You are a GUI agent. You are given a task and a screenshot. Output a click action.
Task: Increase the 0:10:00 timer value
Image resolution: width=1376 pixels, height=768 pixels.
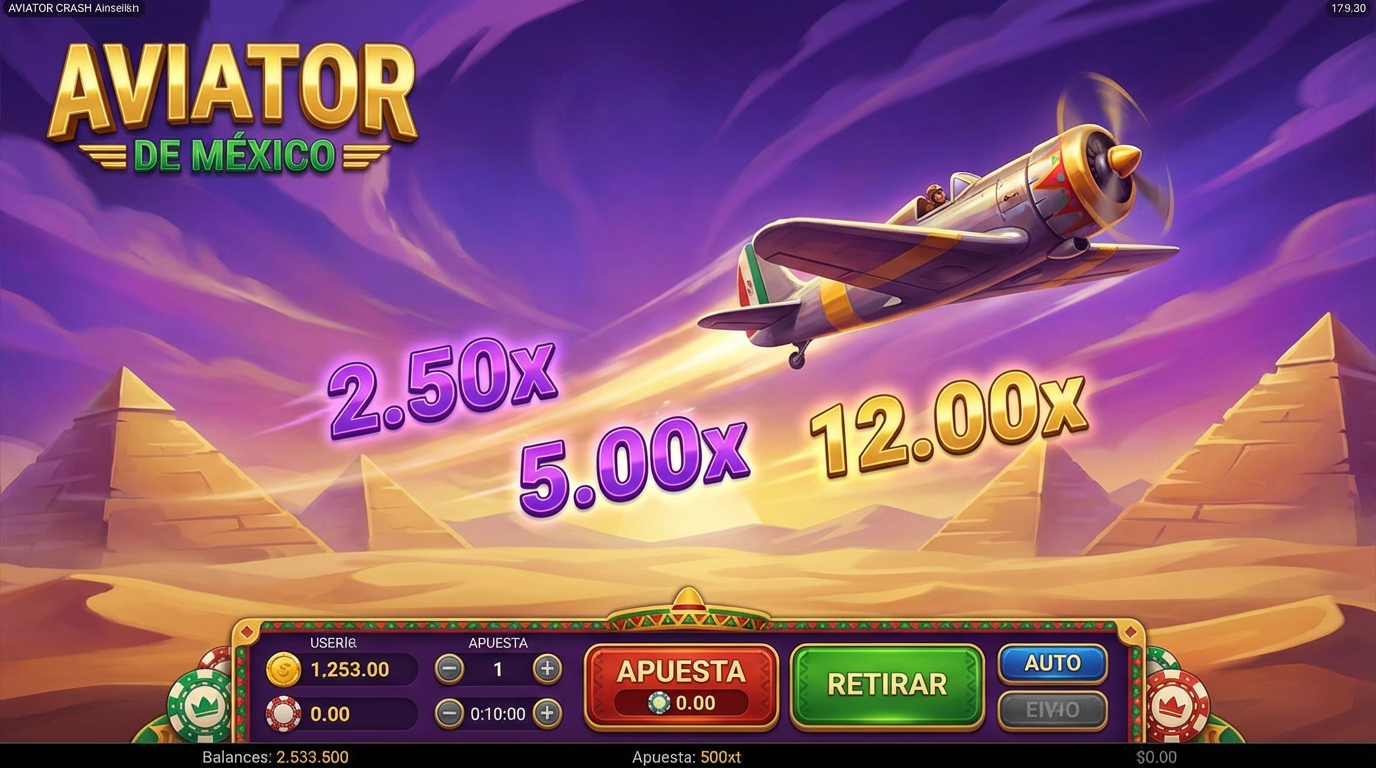click(x=546, y=714)
